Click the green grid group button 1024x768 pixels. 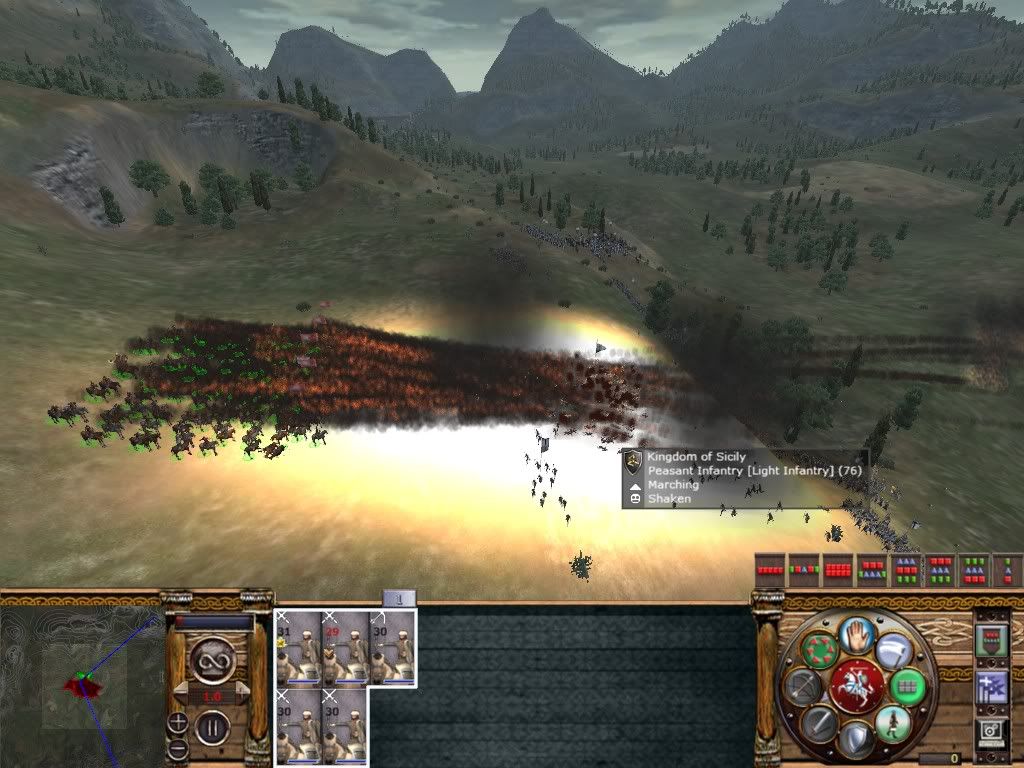pyautogui.click(x=908, y=686)
